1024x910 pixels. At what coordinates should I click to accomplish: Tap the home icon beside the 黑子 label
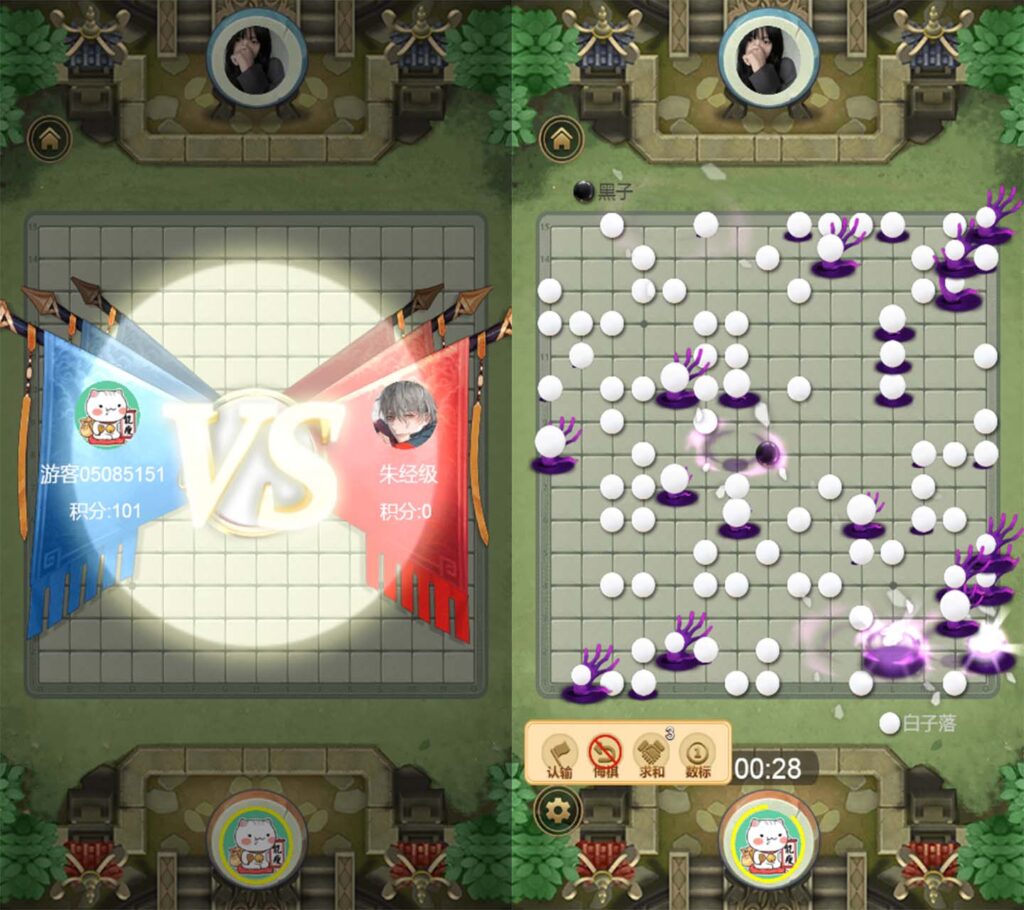pyautogui.click(x=559, y=137)
